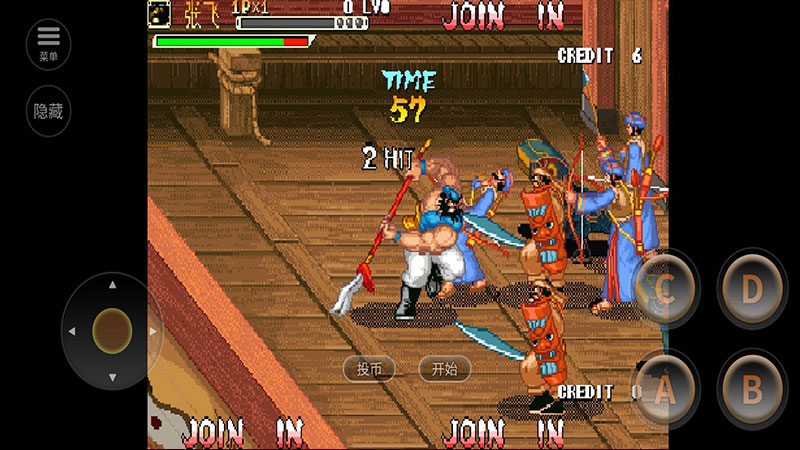Screen dimensions: 800x450
Task: Tap the B action button
Action: tap(752, 391)
